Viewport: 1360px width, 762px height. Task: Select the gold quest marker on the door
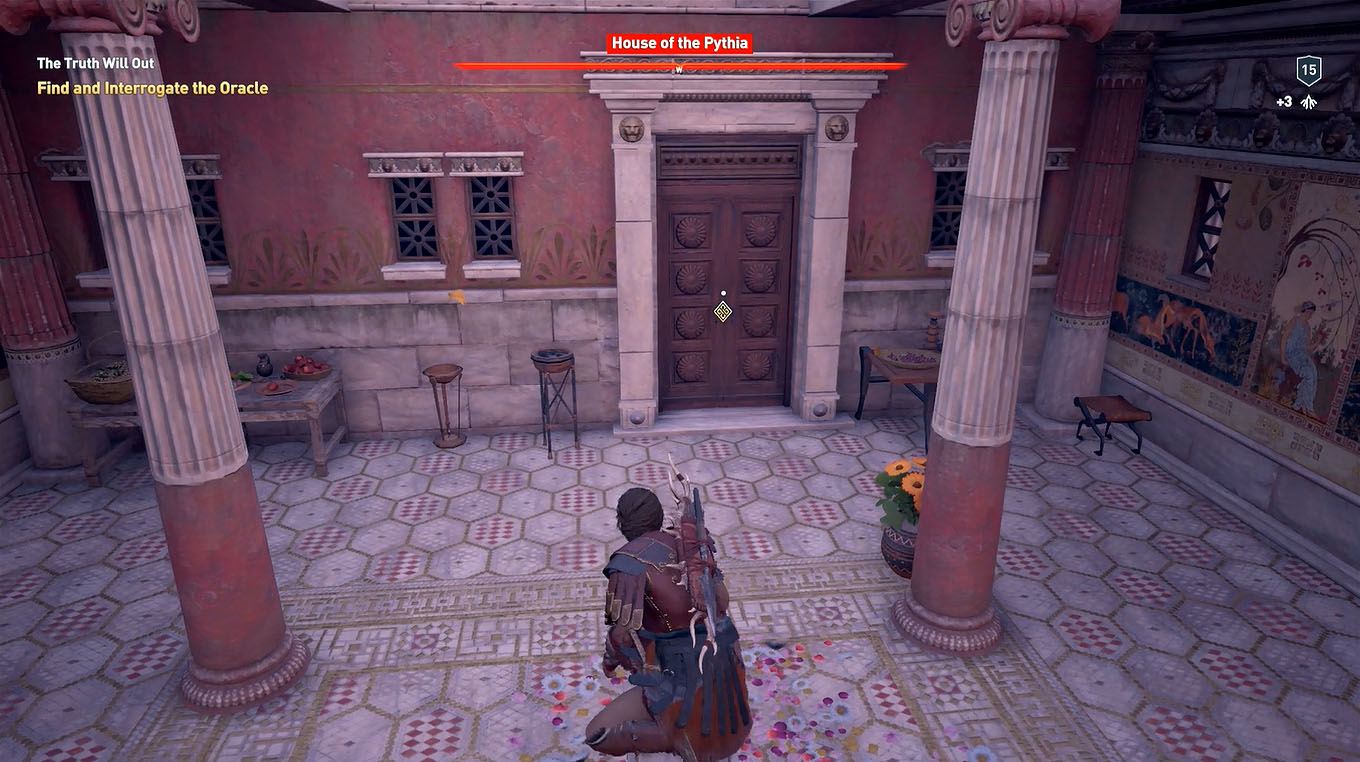(723, 313)
